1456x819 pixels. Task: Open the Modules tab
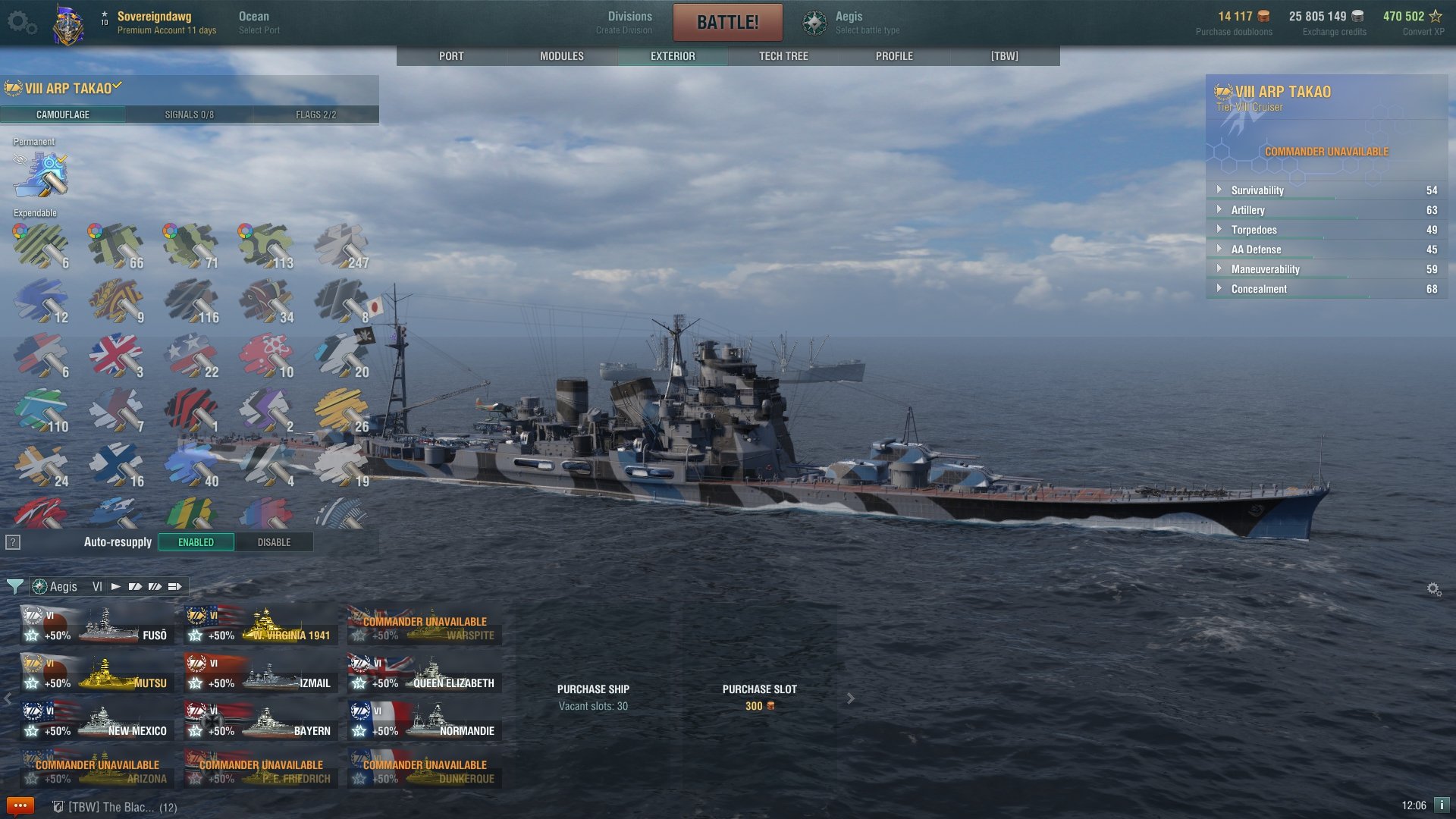(x=561, y=56)
